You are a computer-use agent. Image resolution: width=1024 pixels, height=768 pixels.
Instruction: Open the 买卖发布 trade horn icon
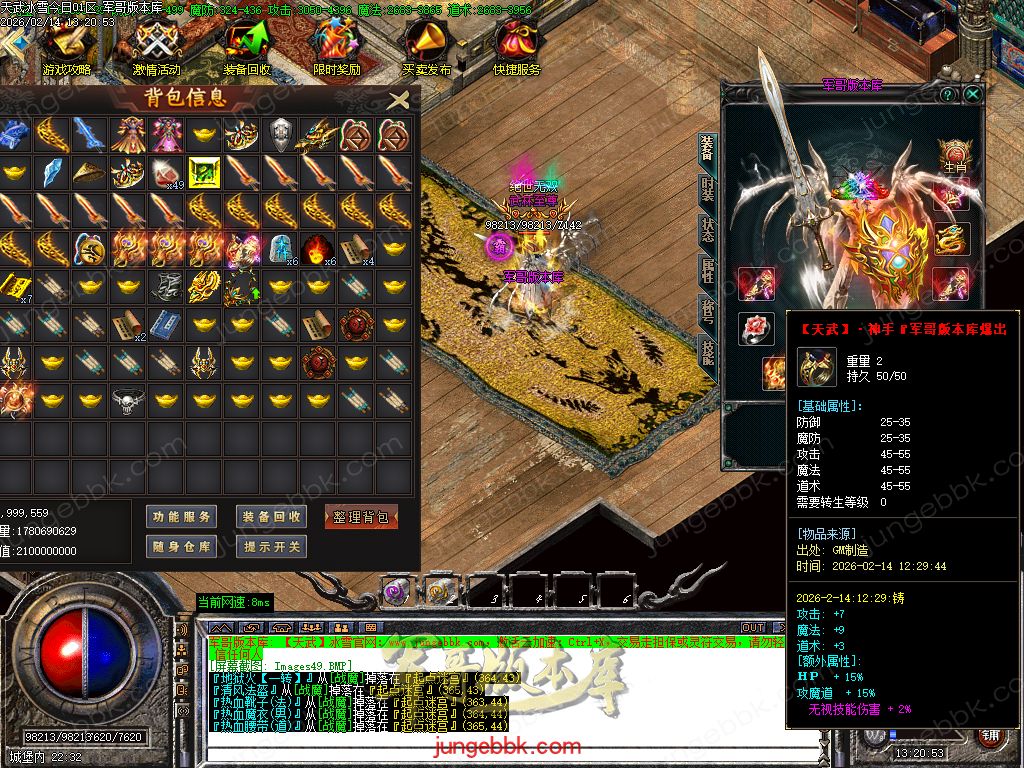(427, 45)
